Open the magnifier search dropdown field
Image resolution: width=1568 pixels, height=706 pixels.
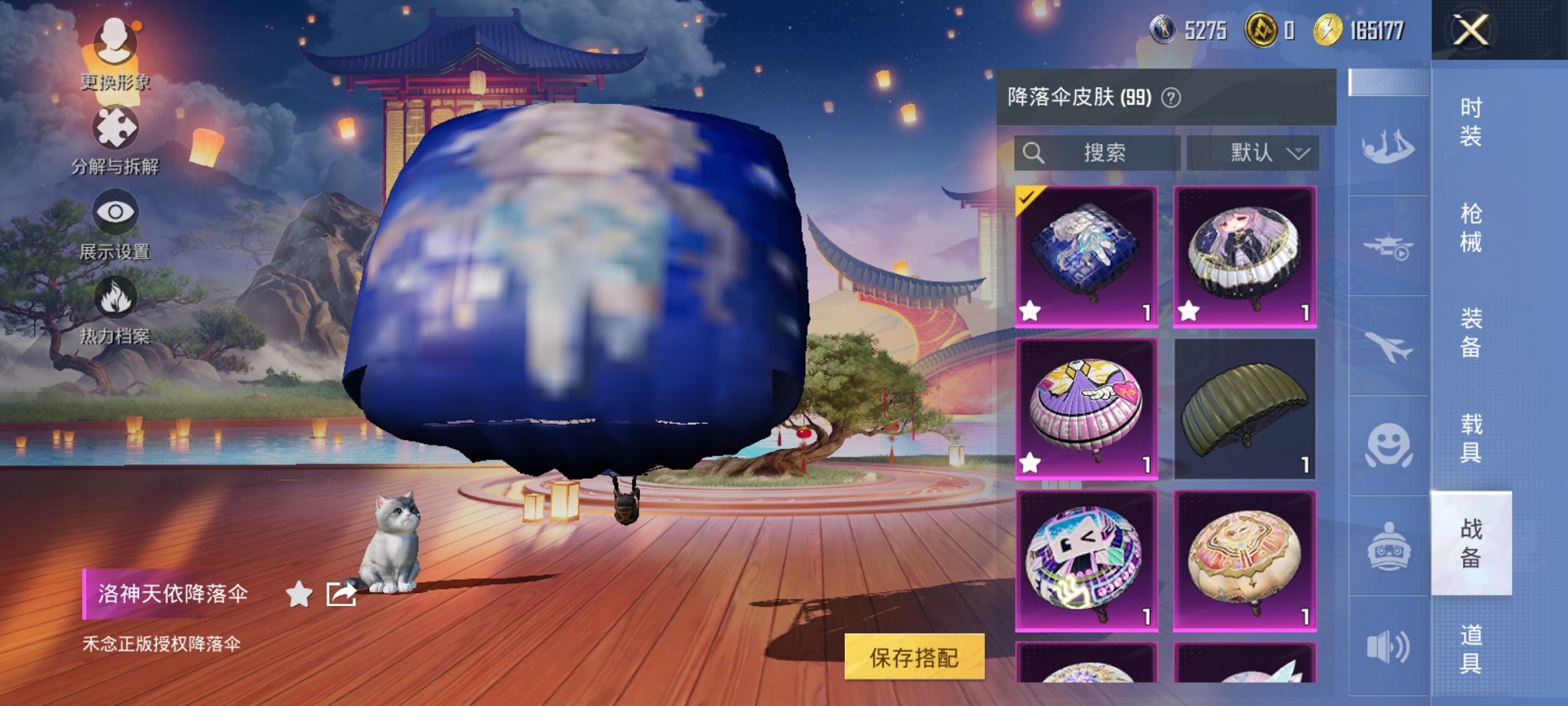click(1099, 153)
